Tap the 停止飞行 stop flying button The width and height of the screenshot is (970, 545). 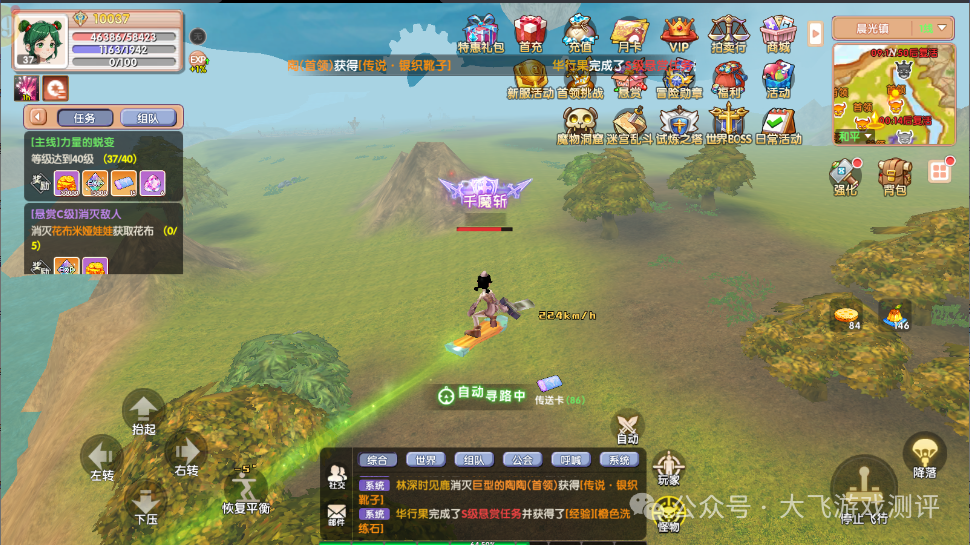point(864,489)
